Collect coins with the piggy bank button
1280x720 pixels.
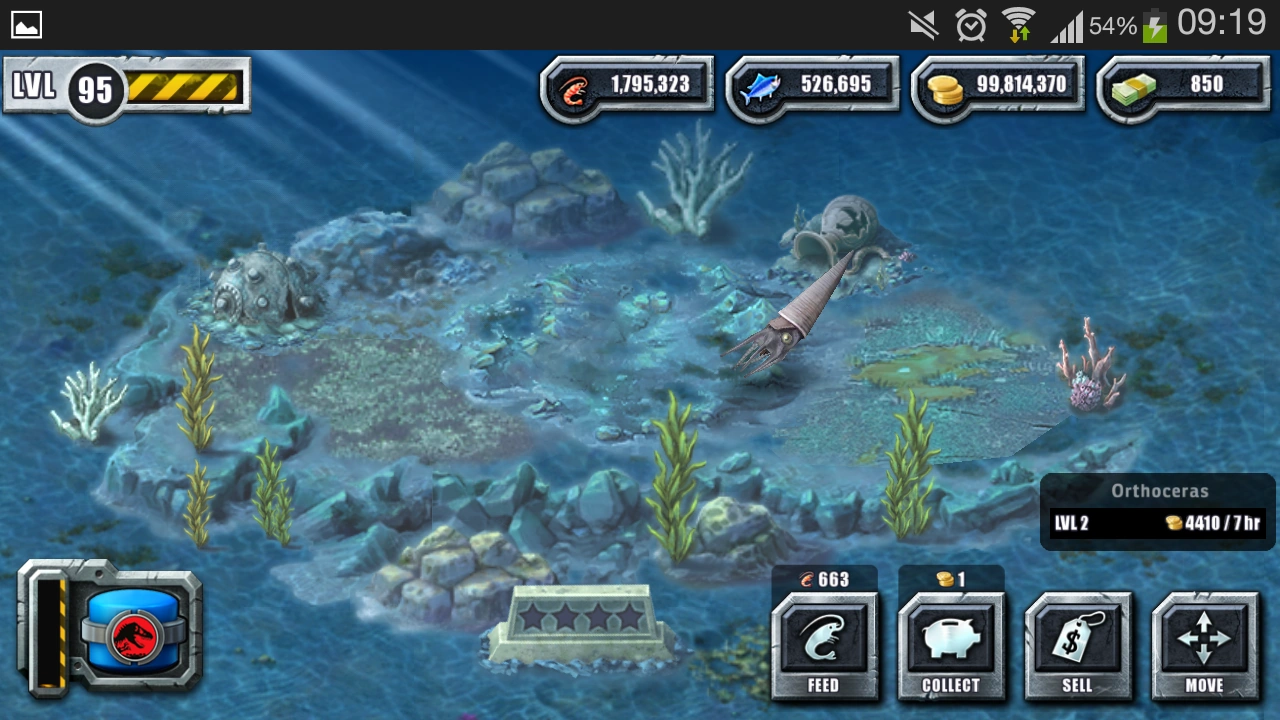[950, 645]
